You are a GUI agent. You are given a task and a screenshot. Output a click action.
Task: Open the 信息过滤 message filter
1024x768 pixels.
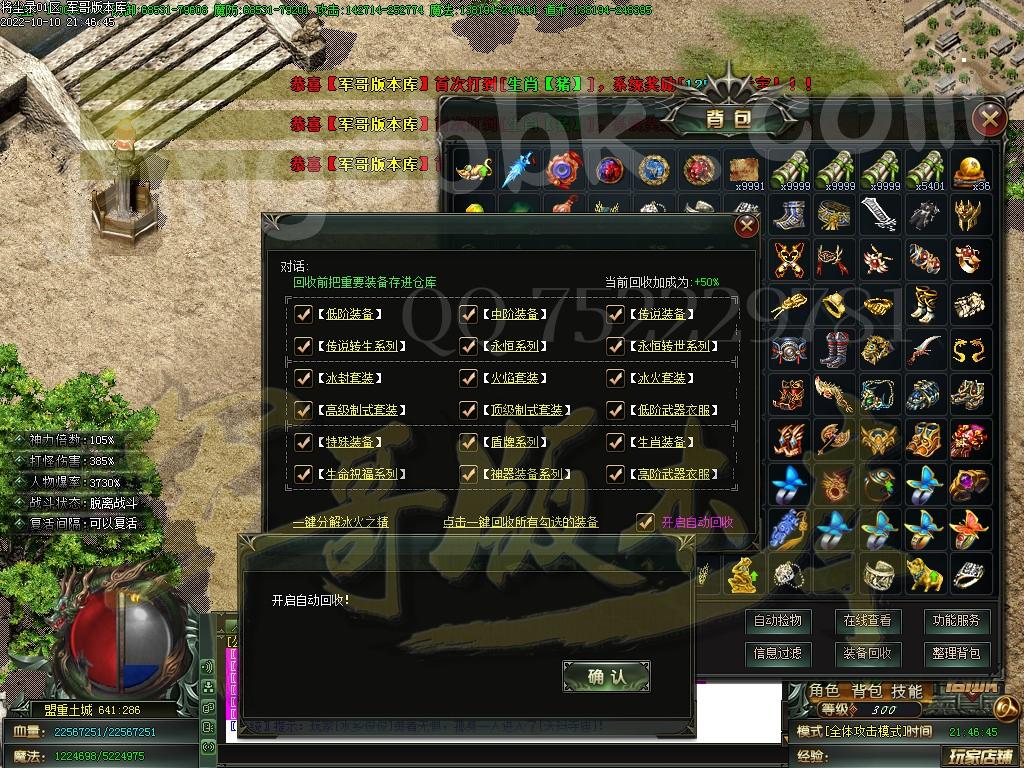(777, 653)
